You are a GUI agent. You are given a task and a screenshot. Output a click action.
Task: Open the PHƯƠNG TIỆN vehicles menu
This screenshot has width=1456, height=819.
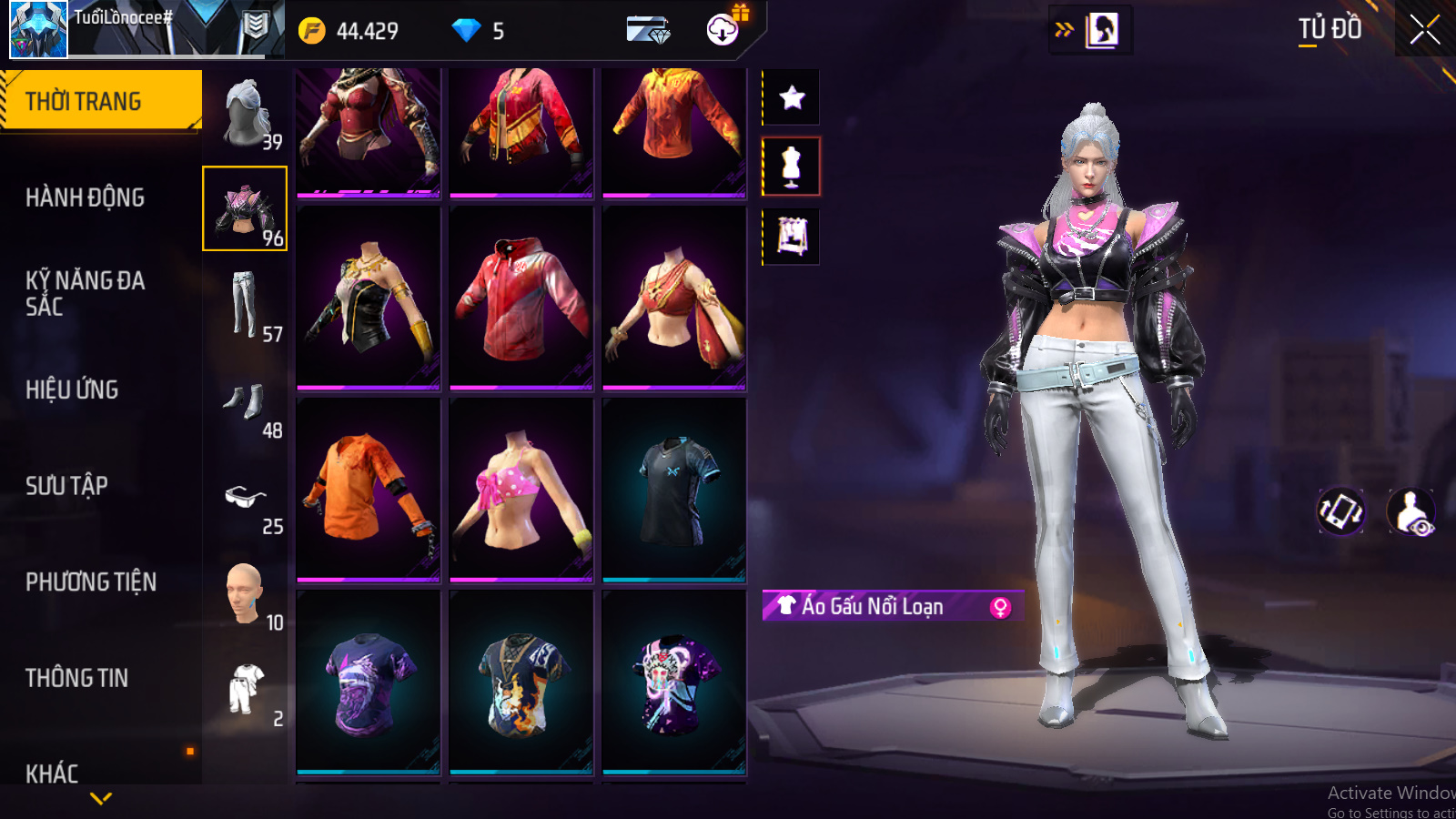coord(91,581)
